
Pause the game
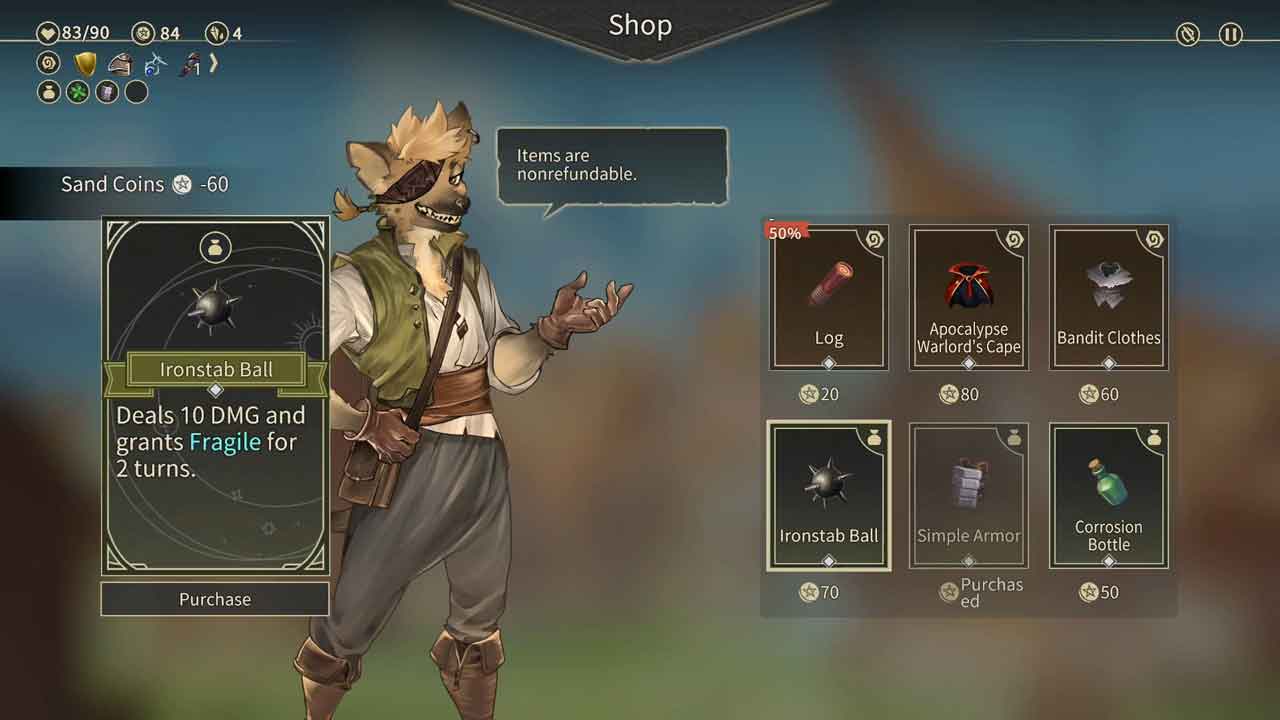1230,34
